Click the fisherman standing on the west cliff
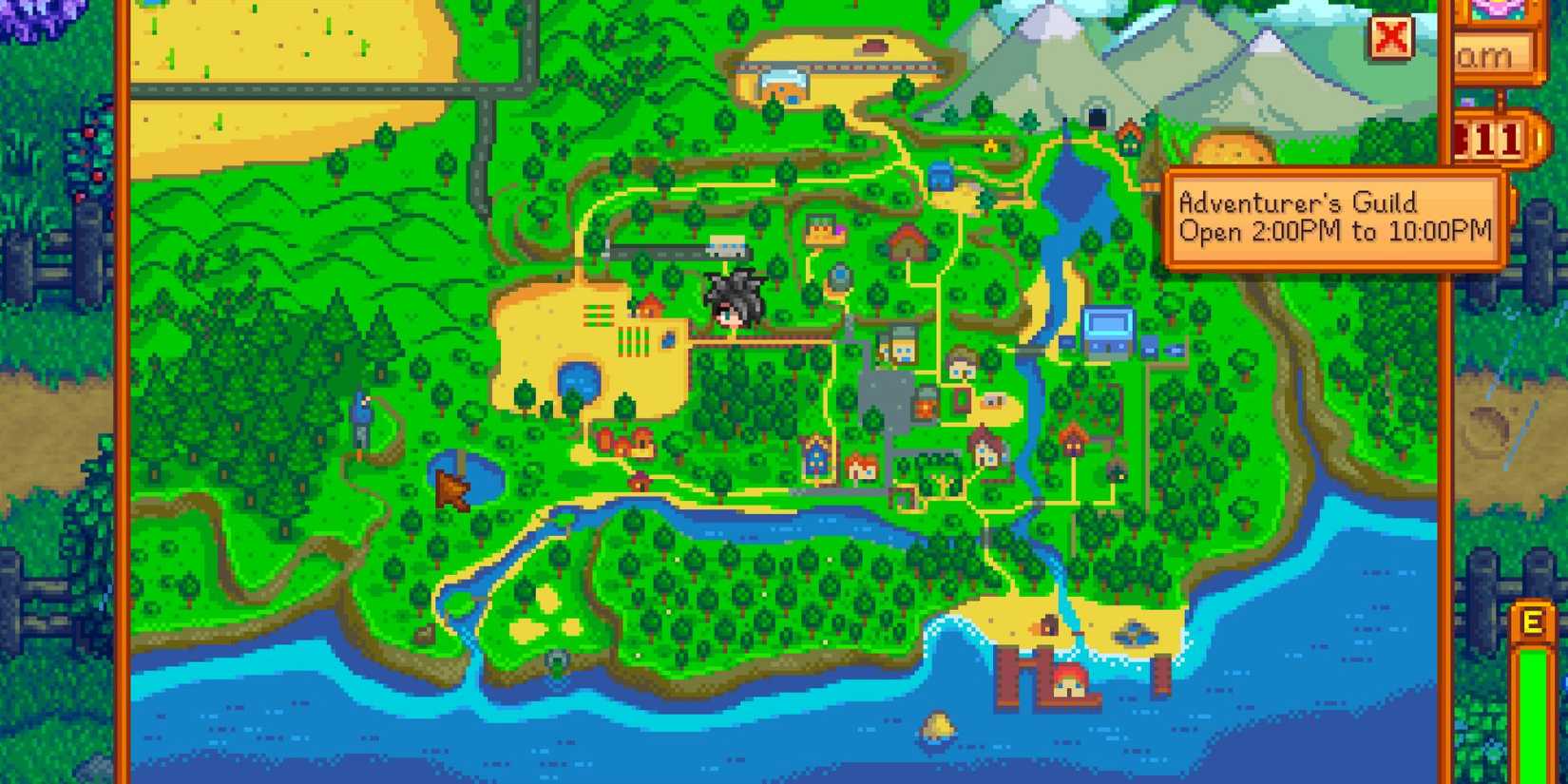The image size is (1568, 784). (x=364, y=409)
